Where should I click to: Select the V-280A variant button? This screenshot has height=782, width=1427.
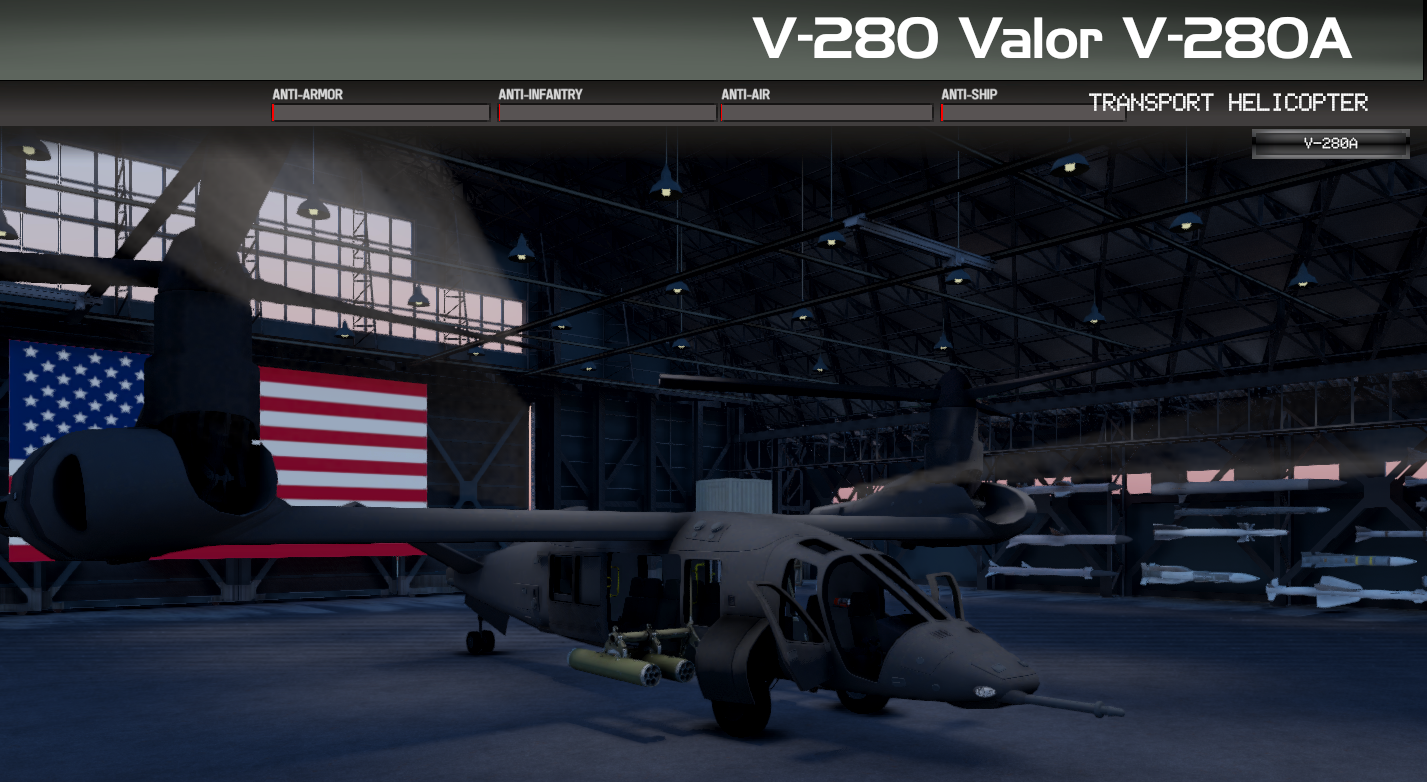point(1330,143)
